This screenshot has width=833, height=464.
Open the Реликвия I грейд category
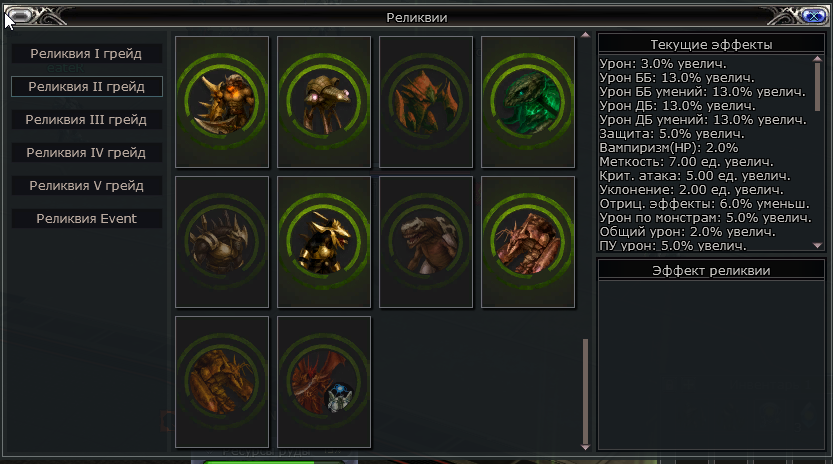coord(86,53)
